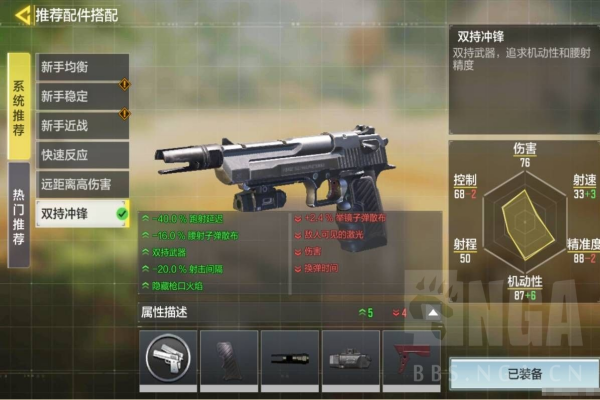Select the red trigger attachment slot
Viewport: 600px width, 400px height.
coord(411,357)
